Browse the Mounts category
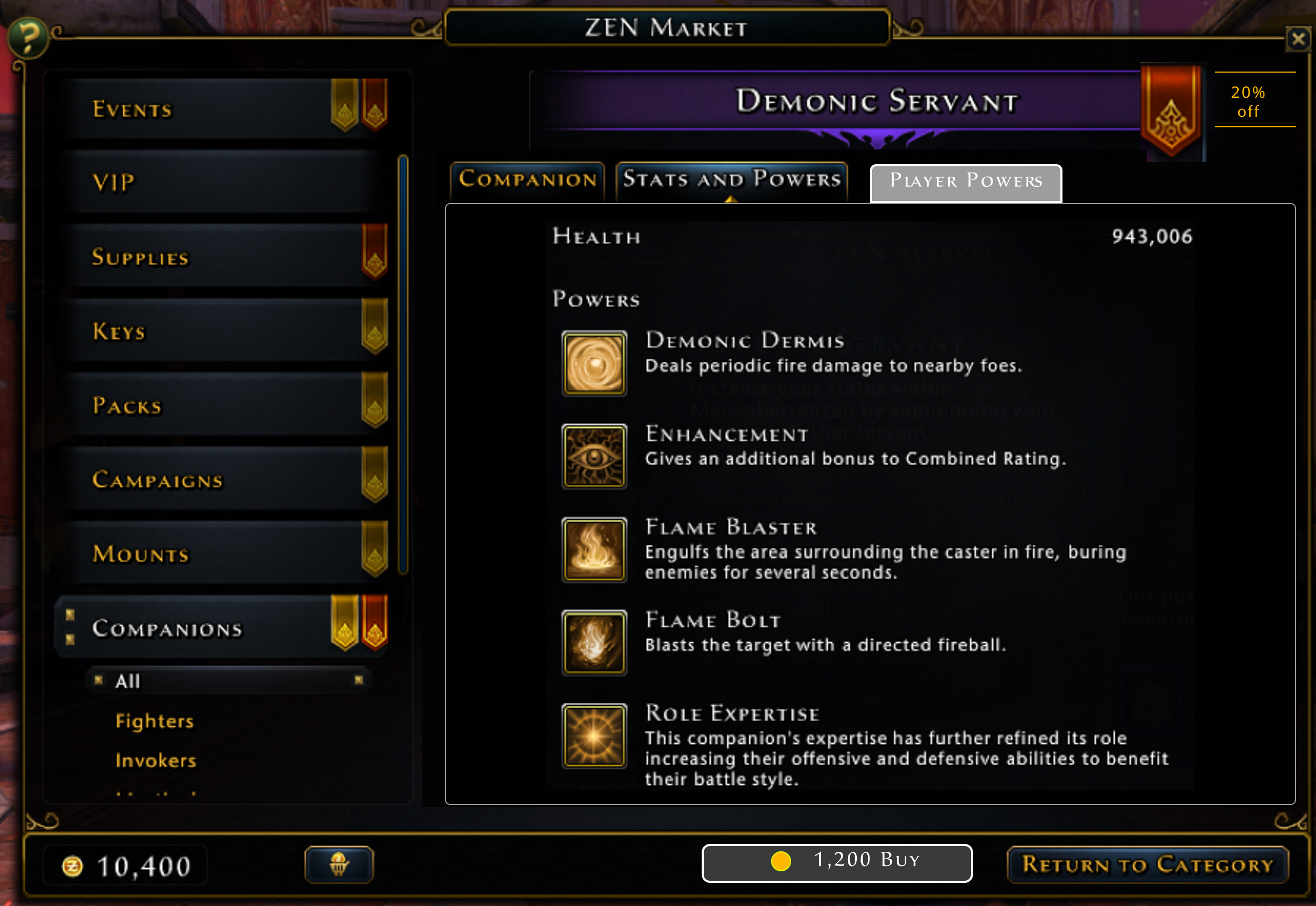1316x906 pixels. coord(221,553)
